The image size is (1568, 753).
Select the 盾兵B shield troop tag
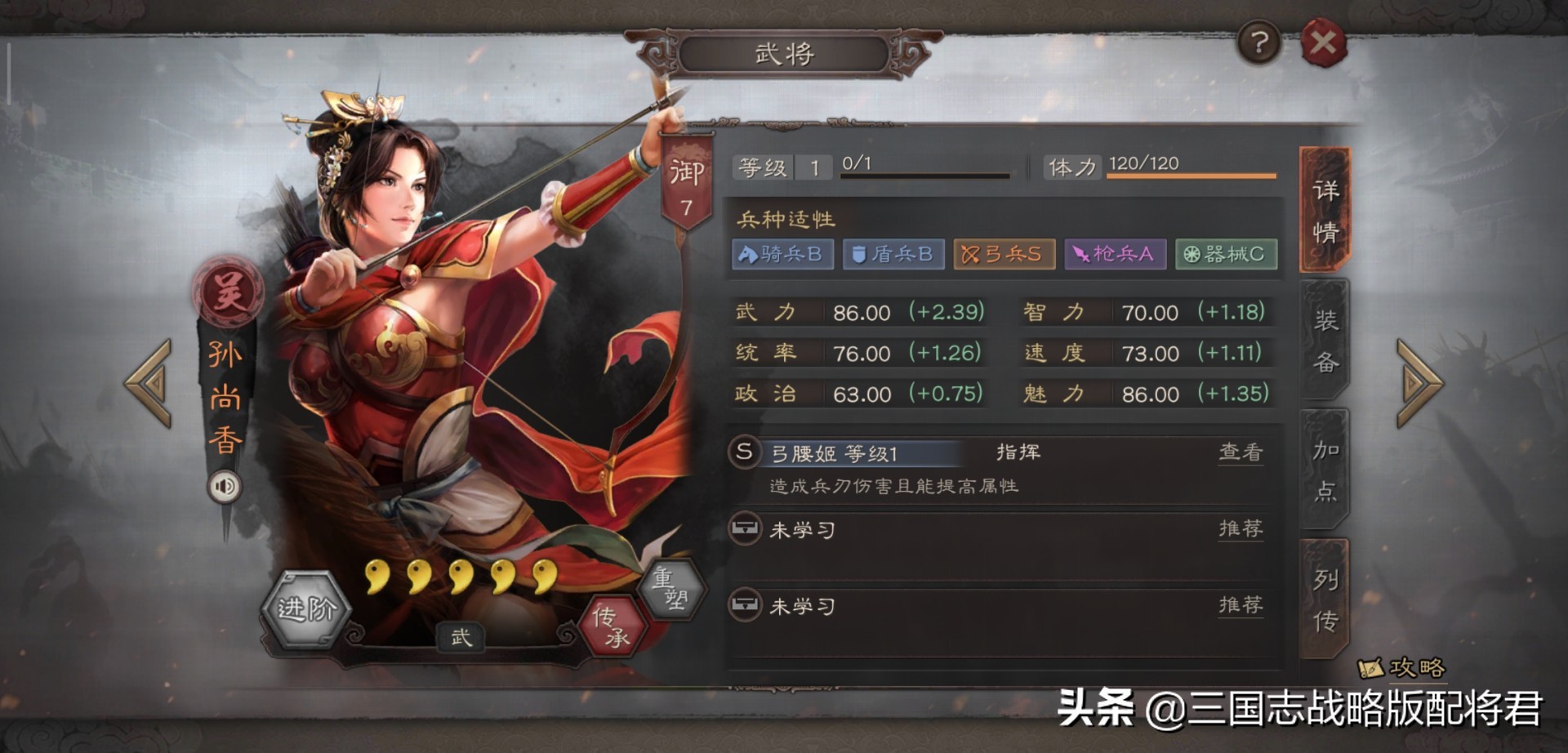click(x=893, y=254)
